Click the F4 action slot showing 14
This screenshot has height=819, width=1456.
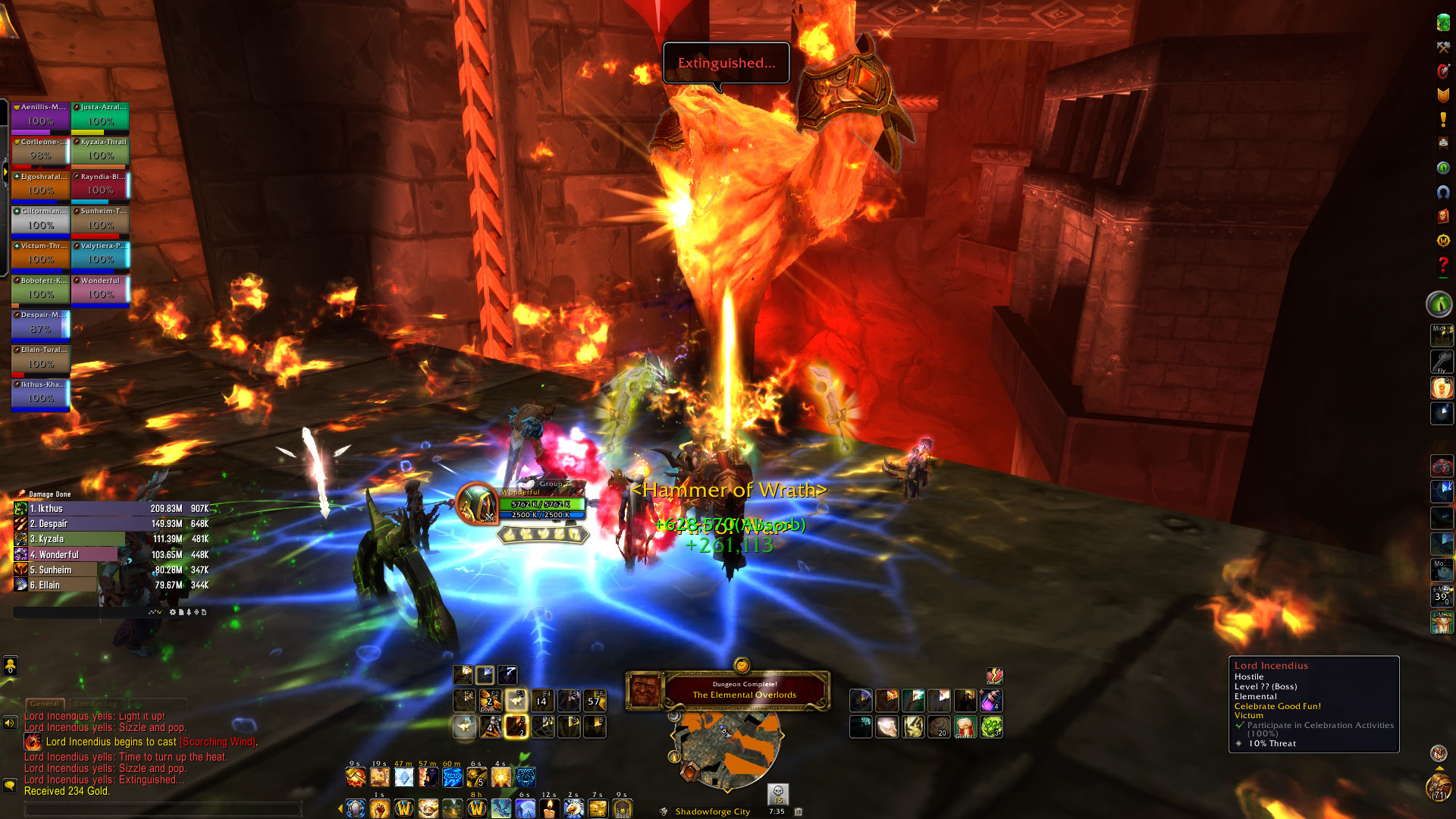pos(542,701)
